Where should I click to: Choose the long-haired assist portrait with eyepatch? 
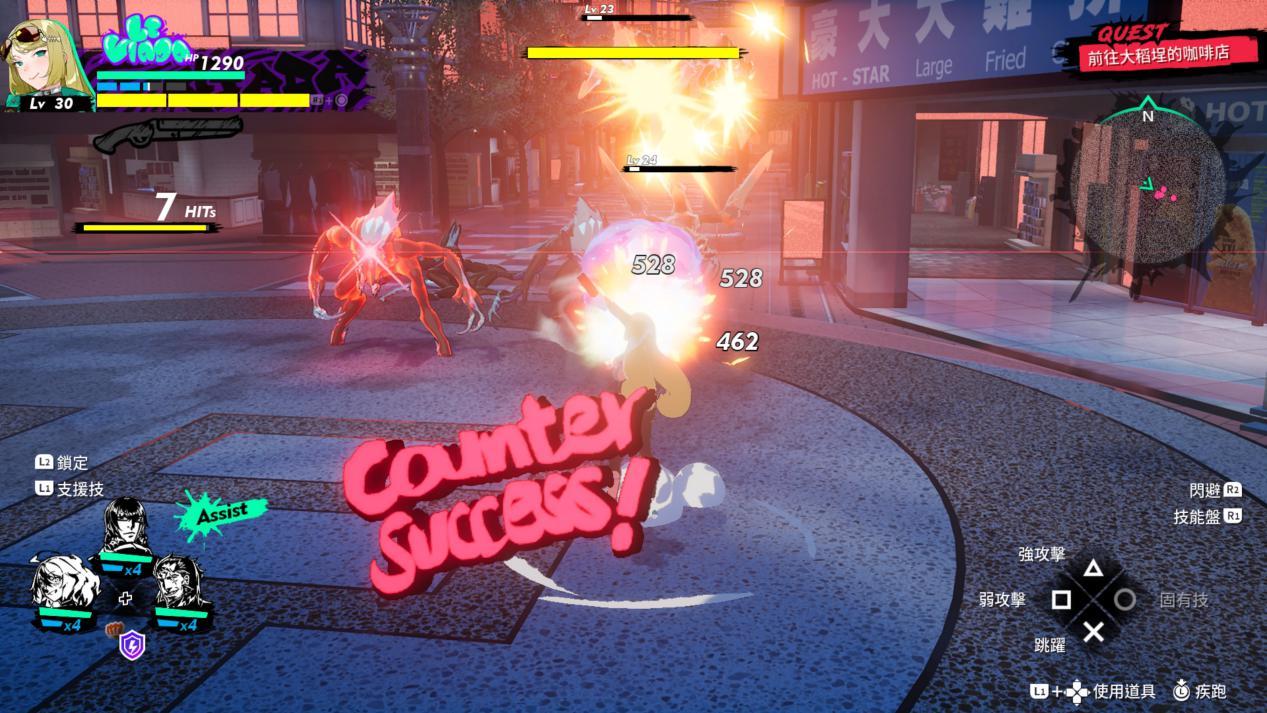126,525
